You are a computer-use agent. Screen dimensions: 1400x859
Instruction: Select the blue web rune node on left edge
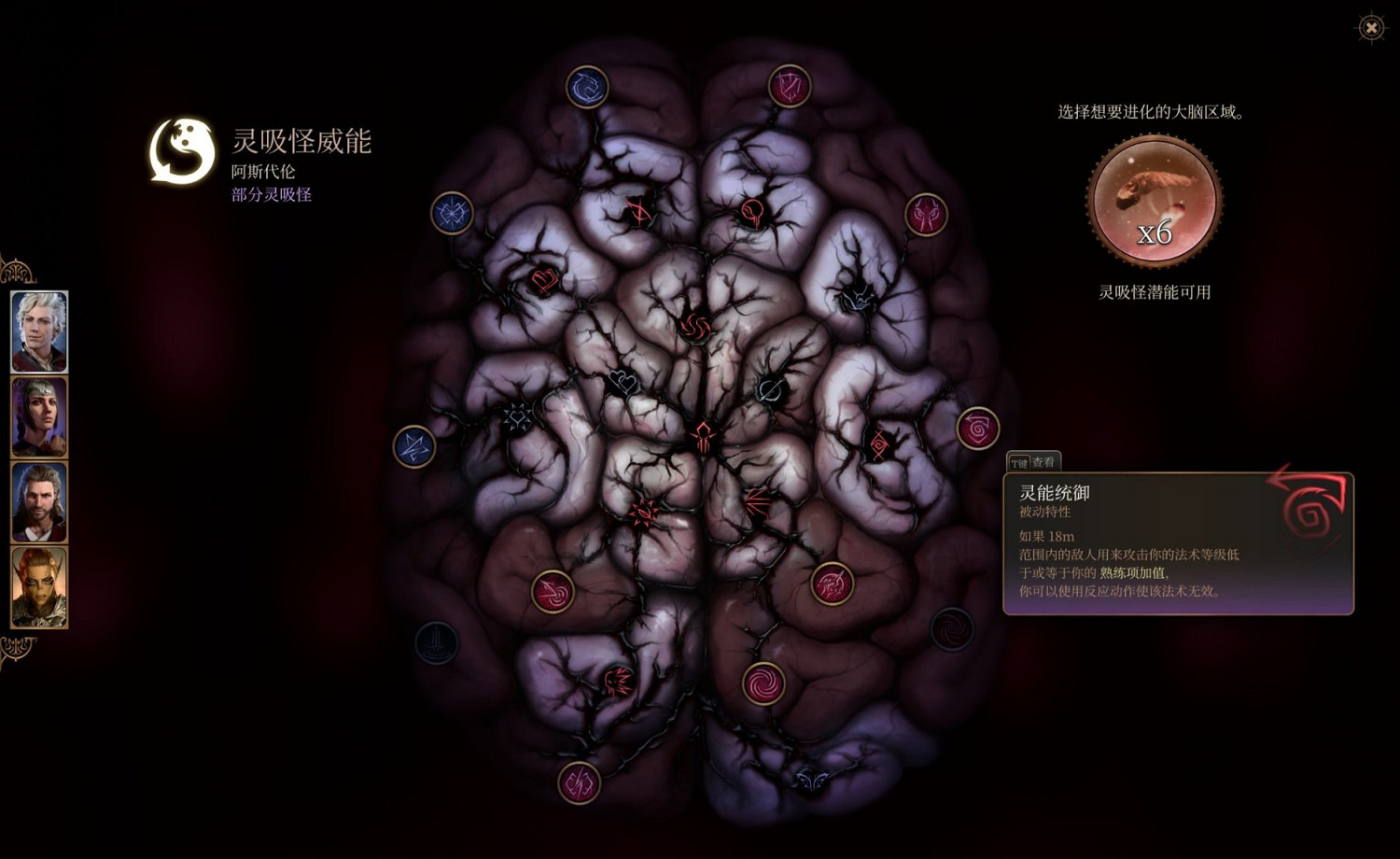(452, 212)
